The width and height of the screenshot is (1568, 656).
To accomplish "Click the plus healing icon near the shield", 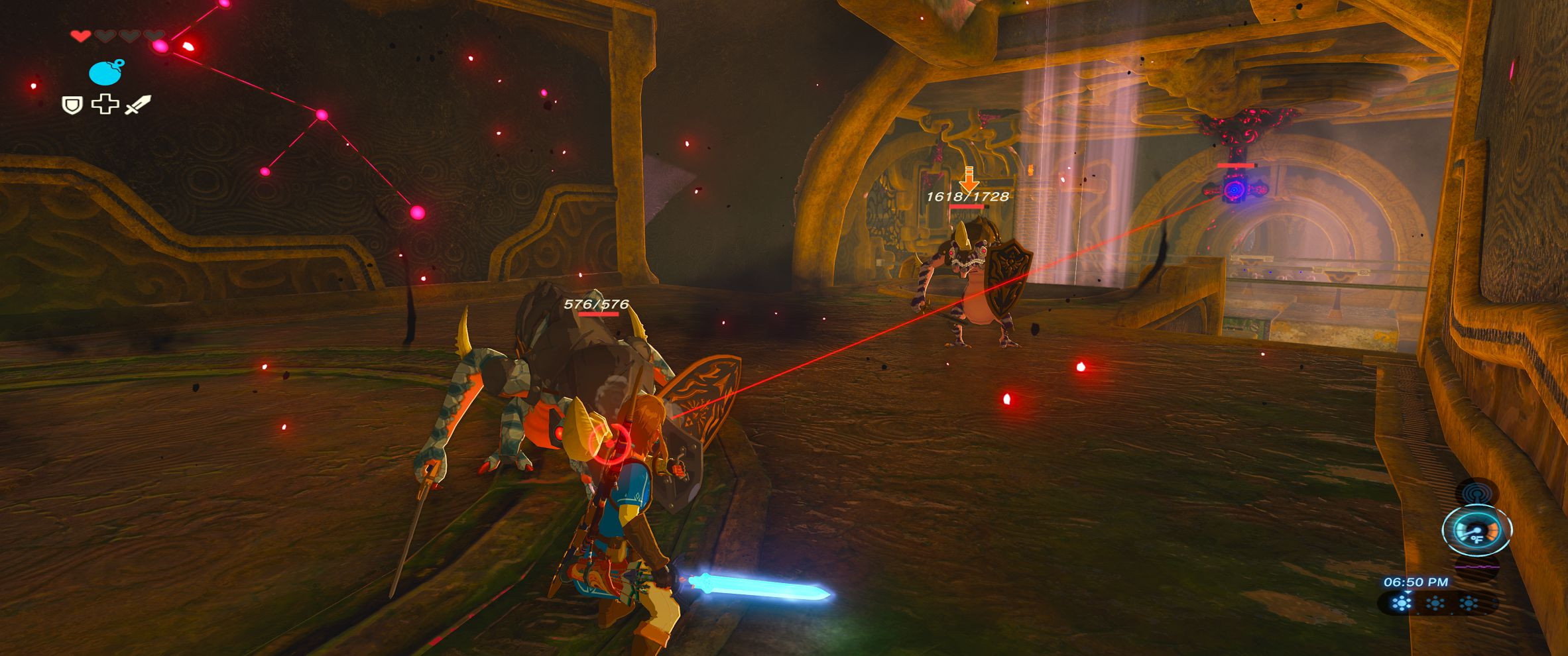I will click(x=105, y=104).
